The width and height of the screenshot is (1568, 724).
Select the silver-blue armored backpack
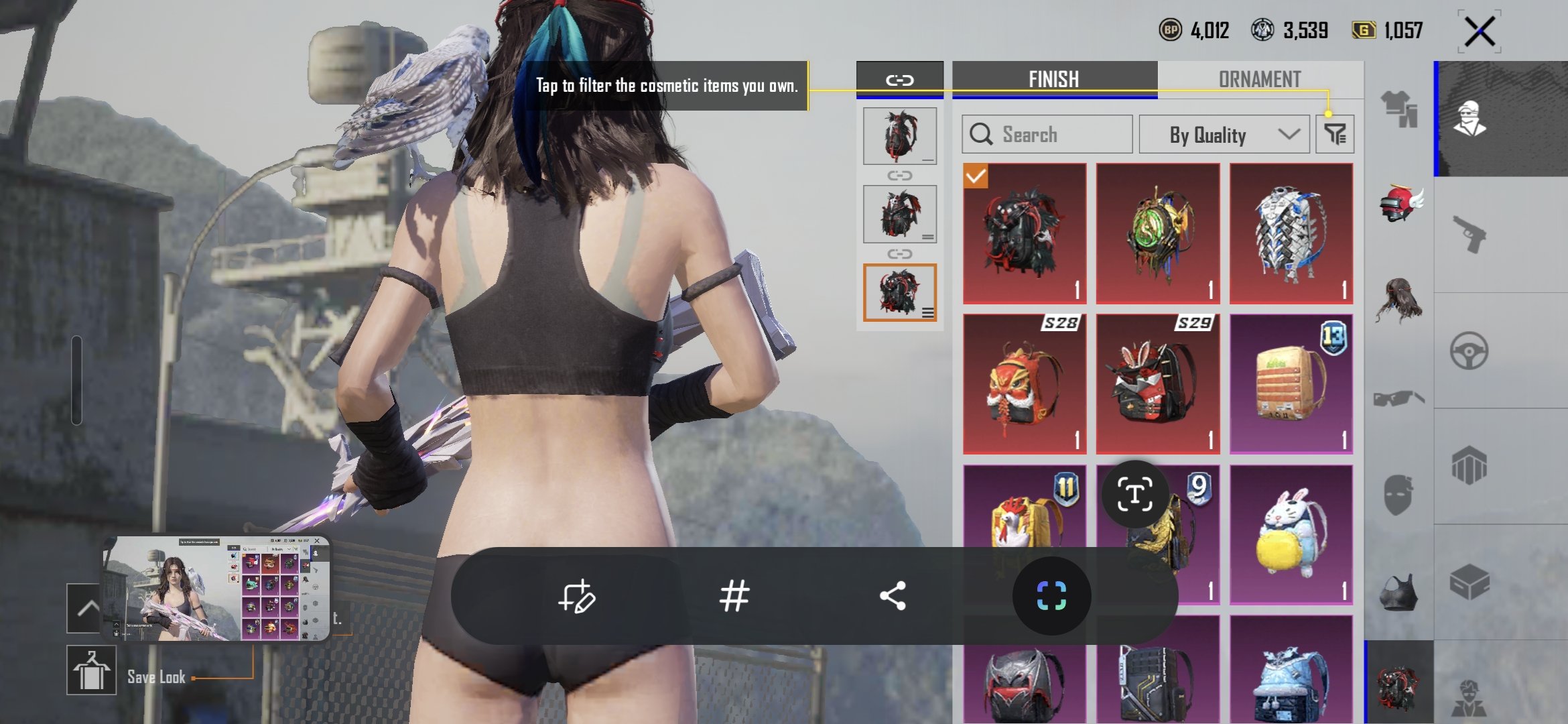pyautogui.click(x=1291, y=233)
